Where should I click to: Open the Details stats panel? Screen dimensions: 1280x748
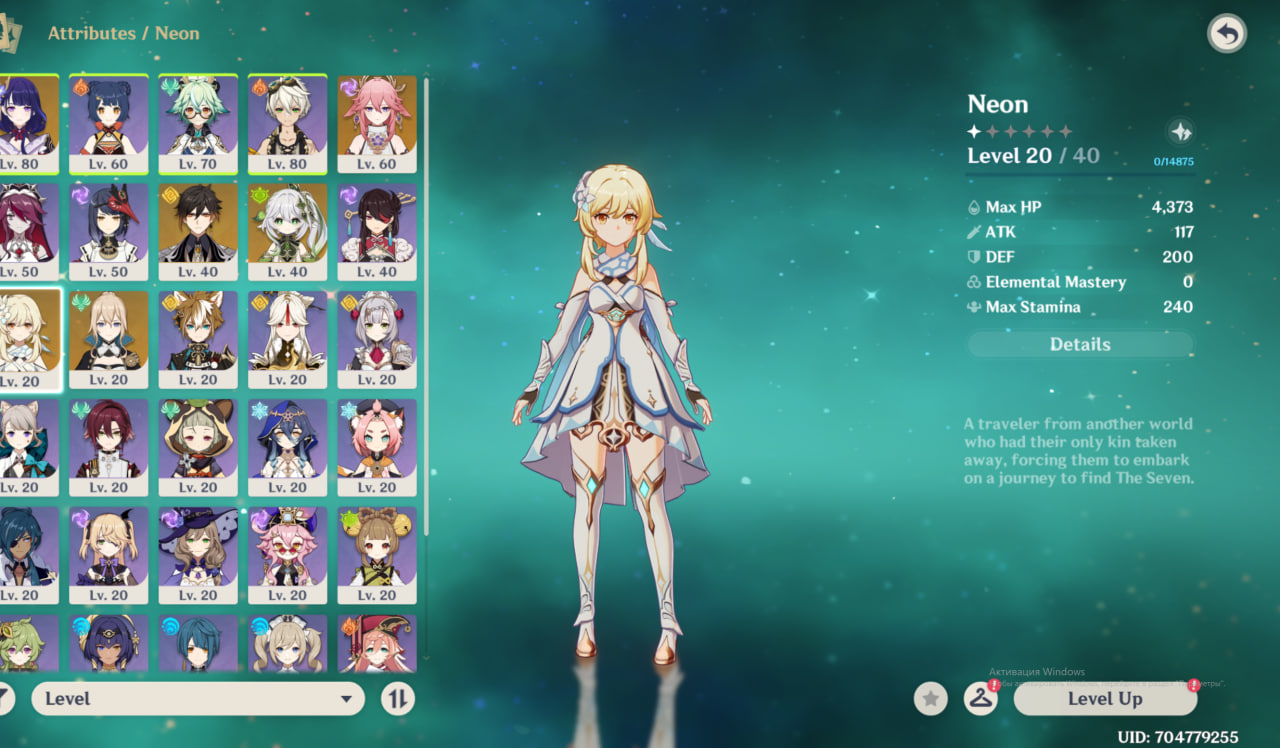[x=1080, y=344]
